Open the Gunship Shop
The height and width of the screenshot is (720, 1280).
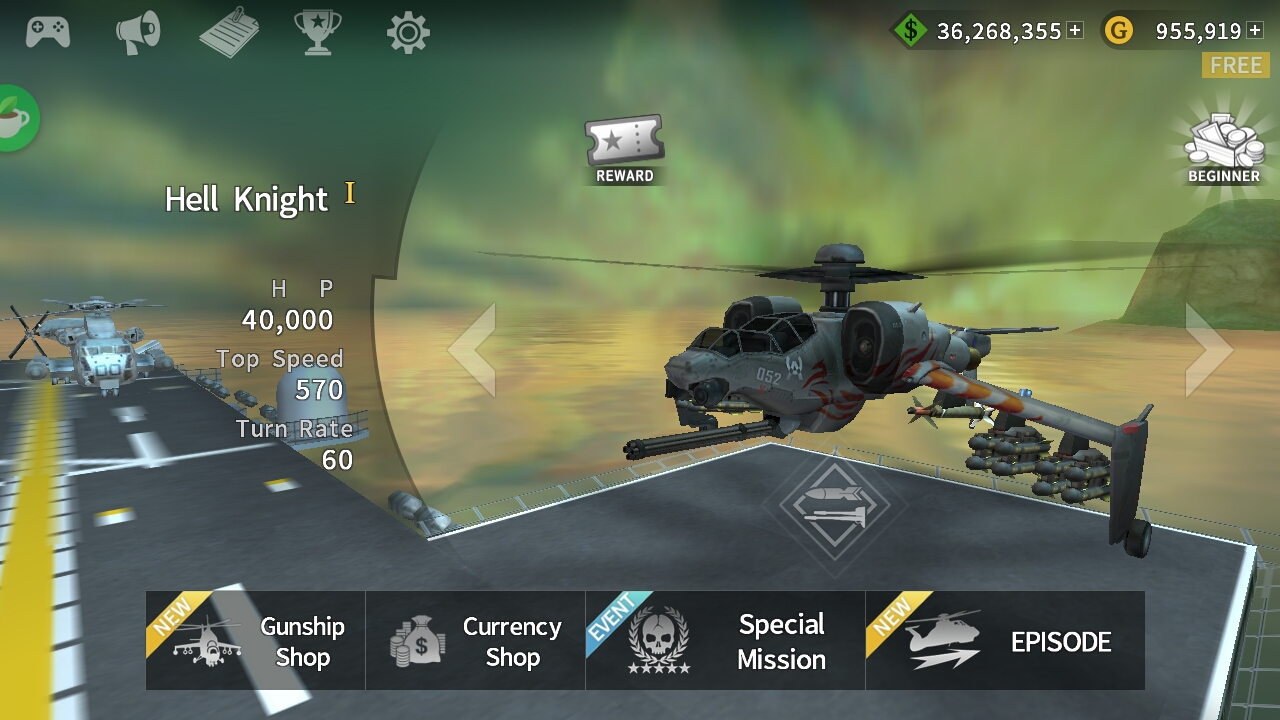(x=255, y=640)
